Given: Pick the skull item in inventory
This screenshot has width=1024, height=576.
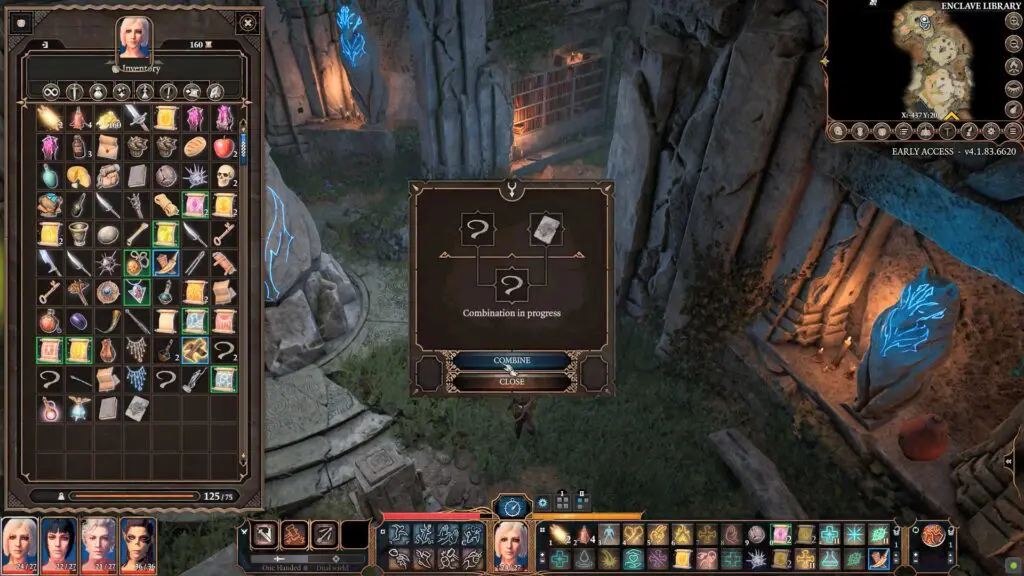Looking at the screenshot, I should pos(223,176).
